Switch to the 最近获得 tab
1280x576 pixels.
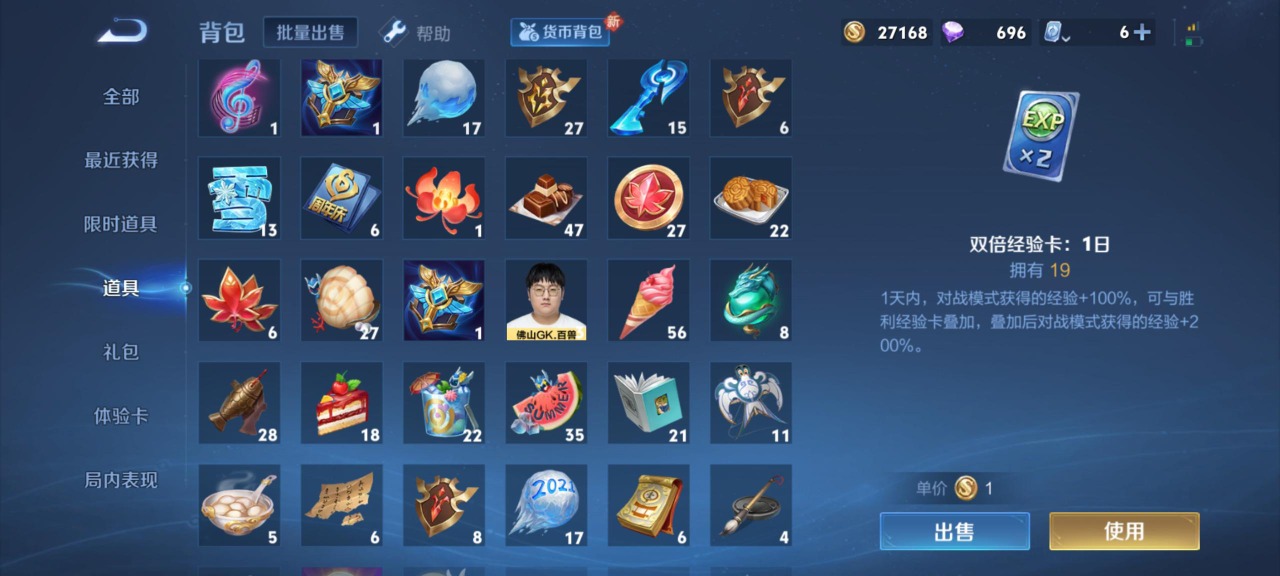coord(121,160)
